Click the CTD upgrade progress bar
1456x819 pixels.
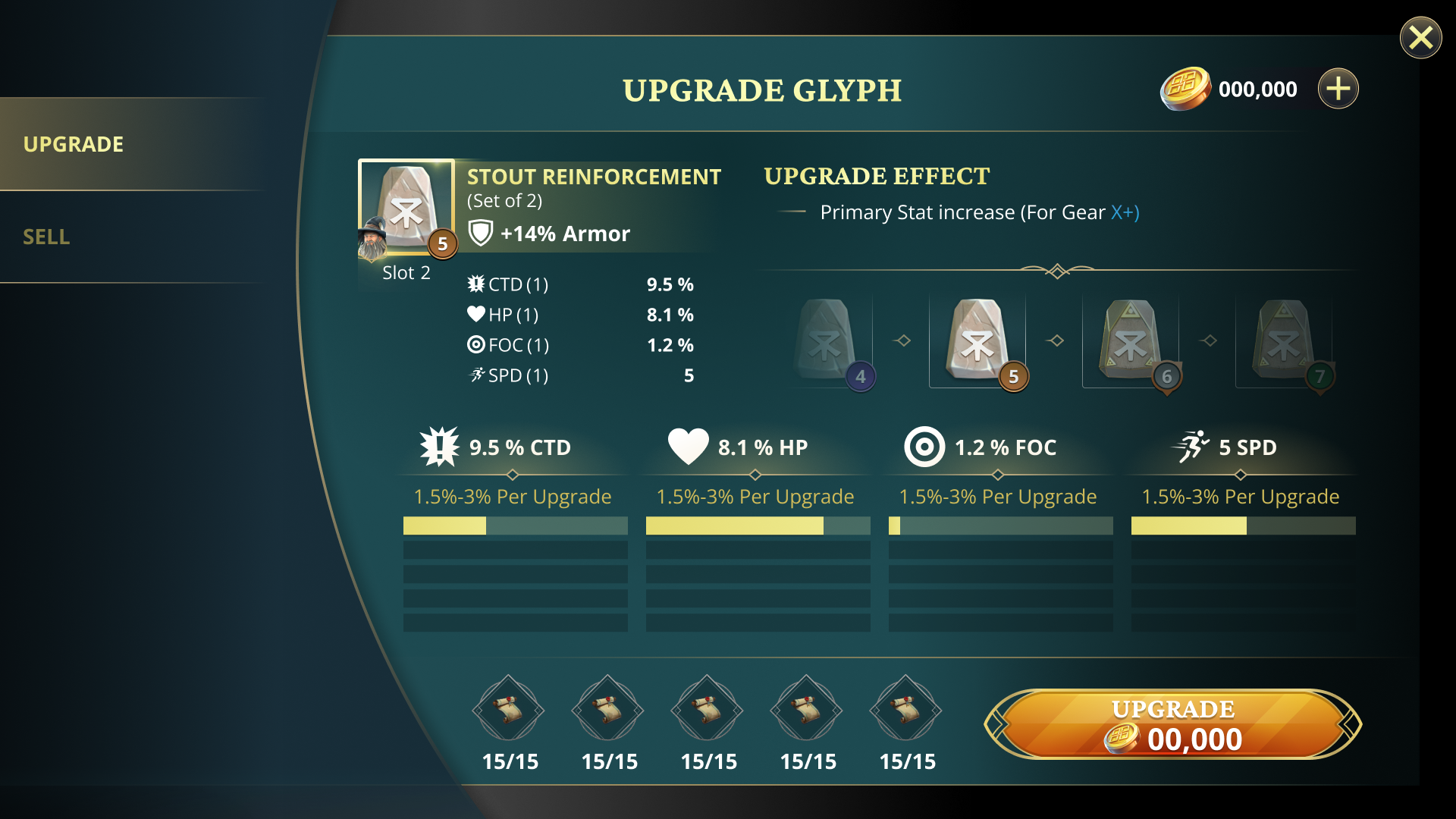pyautogui.click(x=515, y=526)
